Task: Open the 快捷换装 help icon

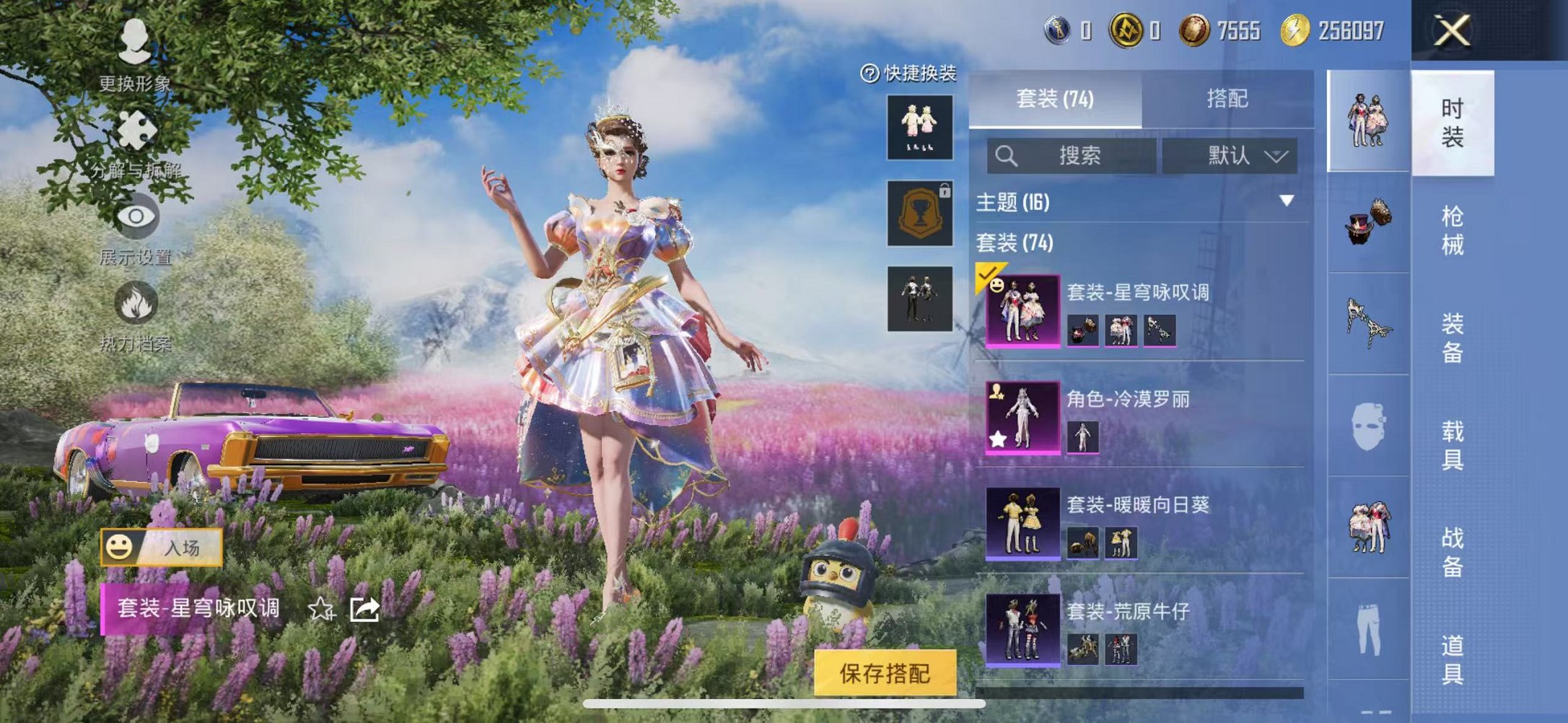Action: coord(870,74)
